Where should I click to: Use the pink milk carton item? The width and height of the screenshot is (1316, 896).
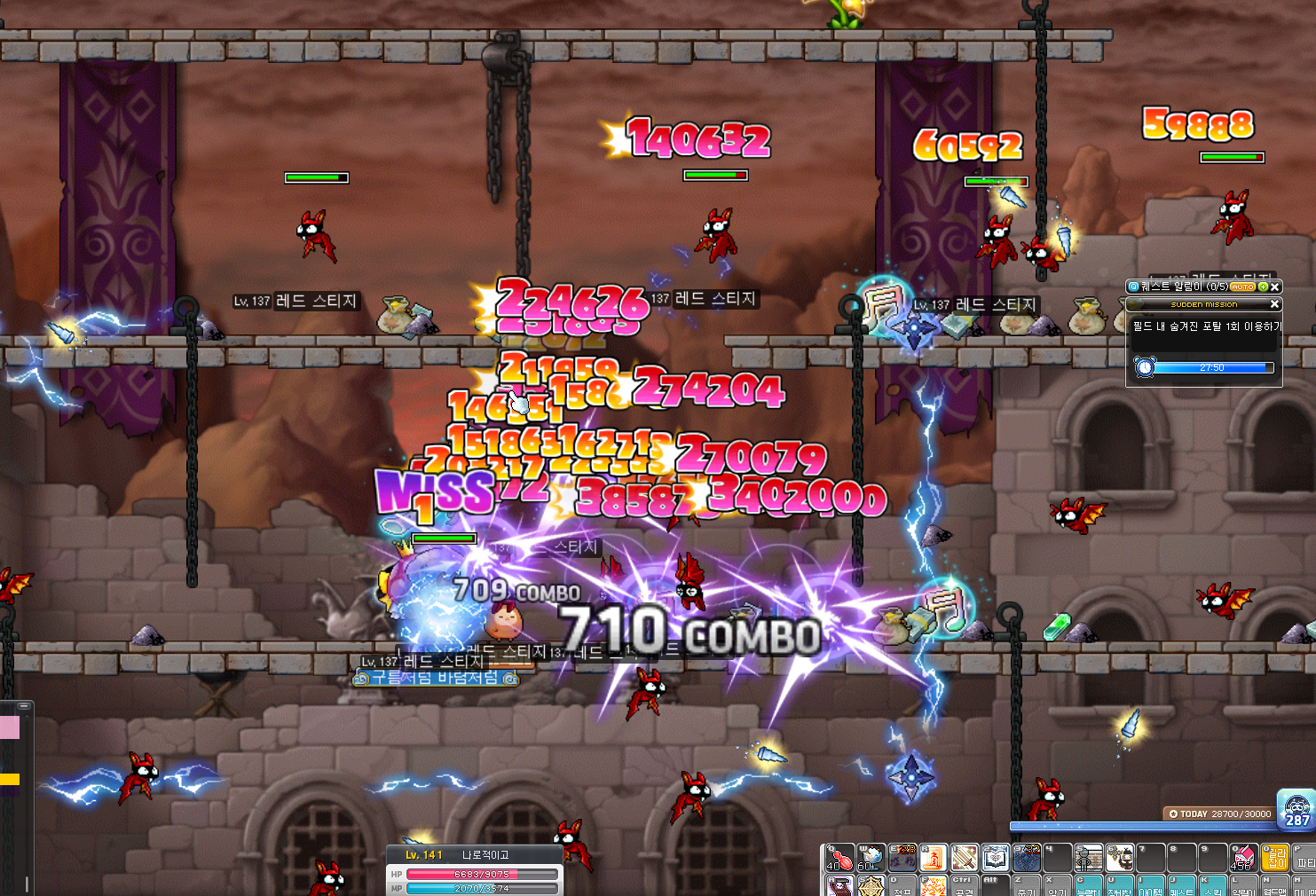1242,857
